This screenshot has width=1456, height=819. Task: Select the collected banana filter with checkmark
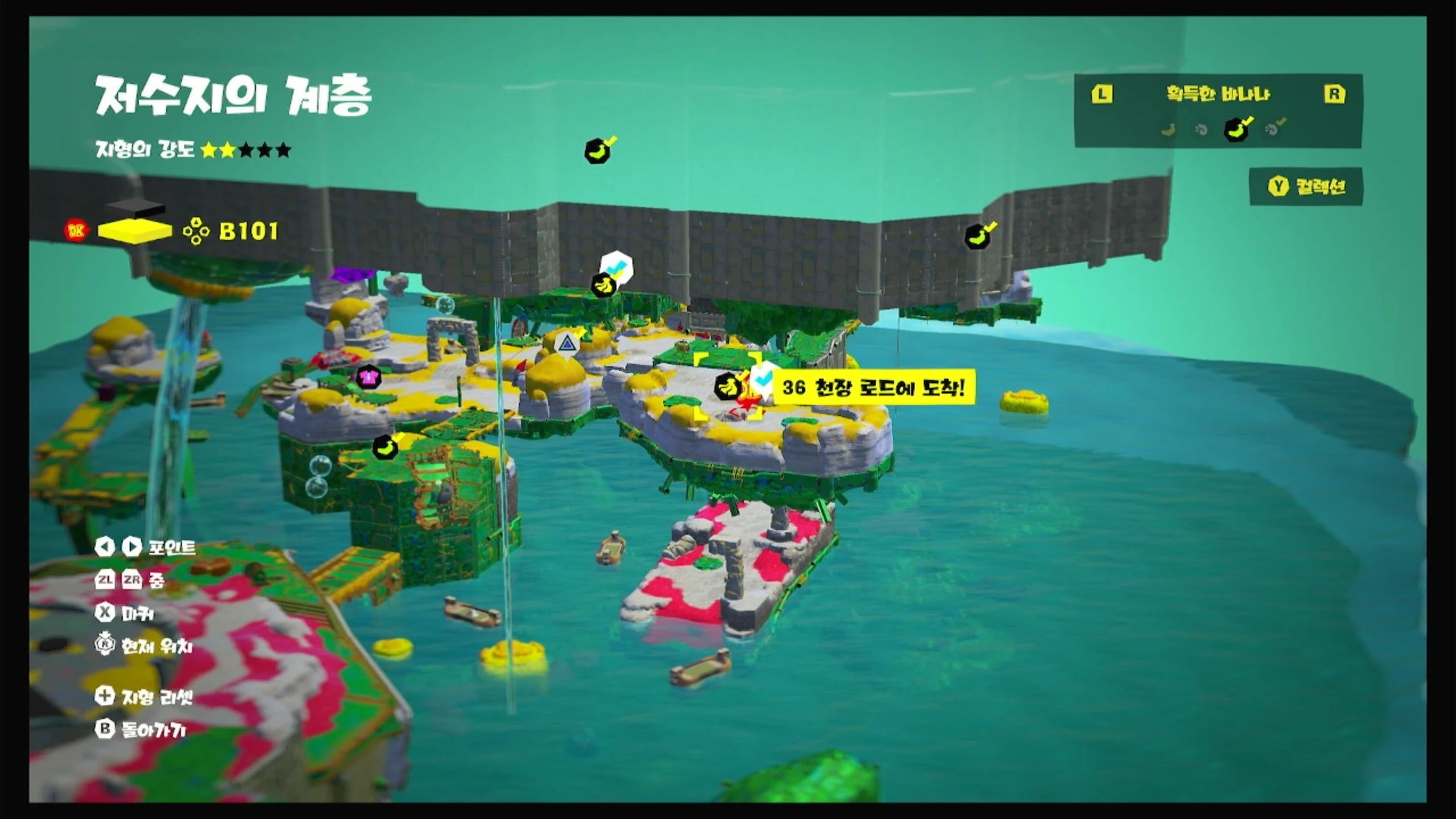click(x=1237, y=129)
